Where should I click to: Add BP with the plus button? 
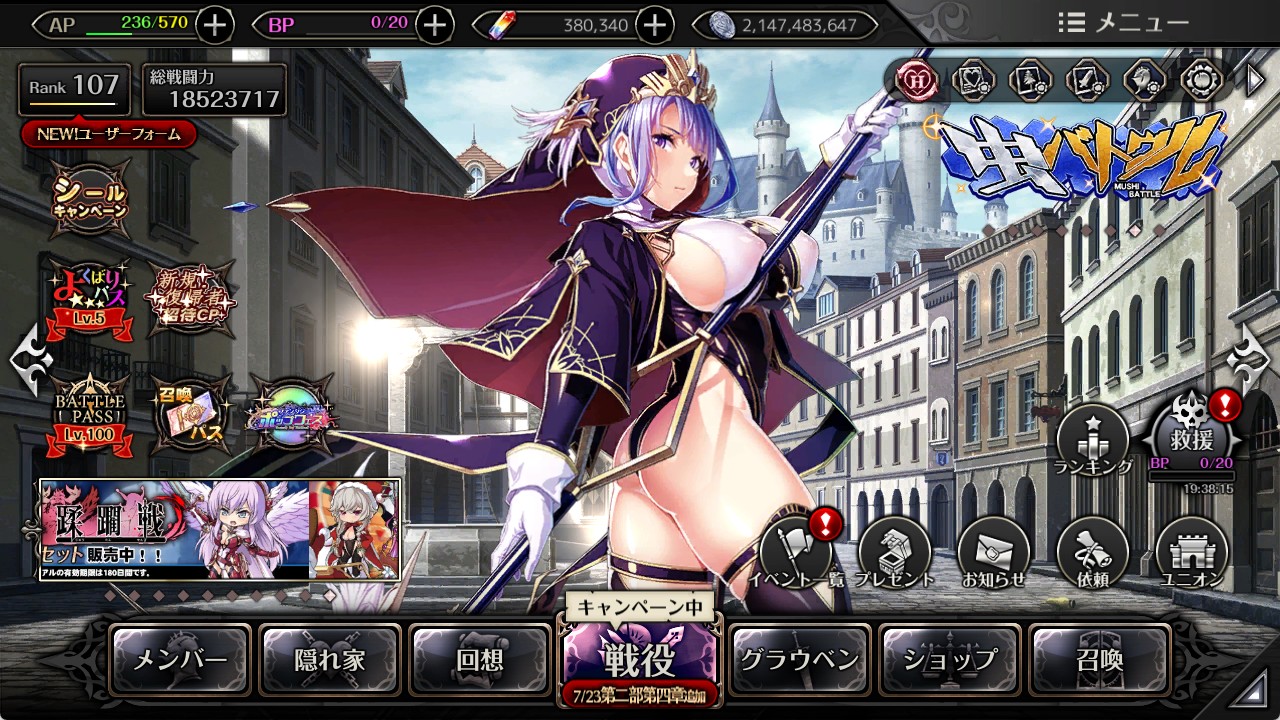point(434,25)
